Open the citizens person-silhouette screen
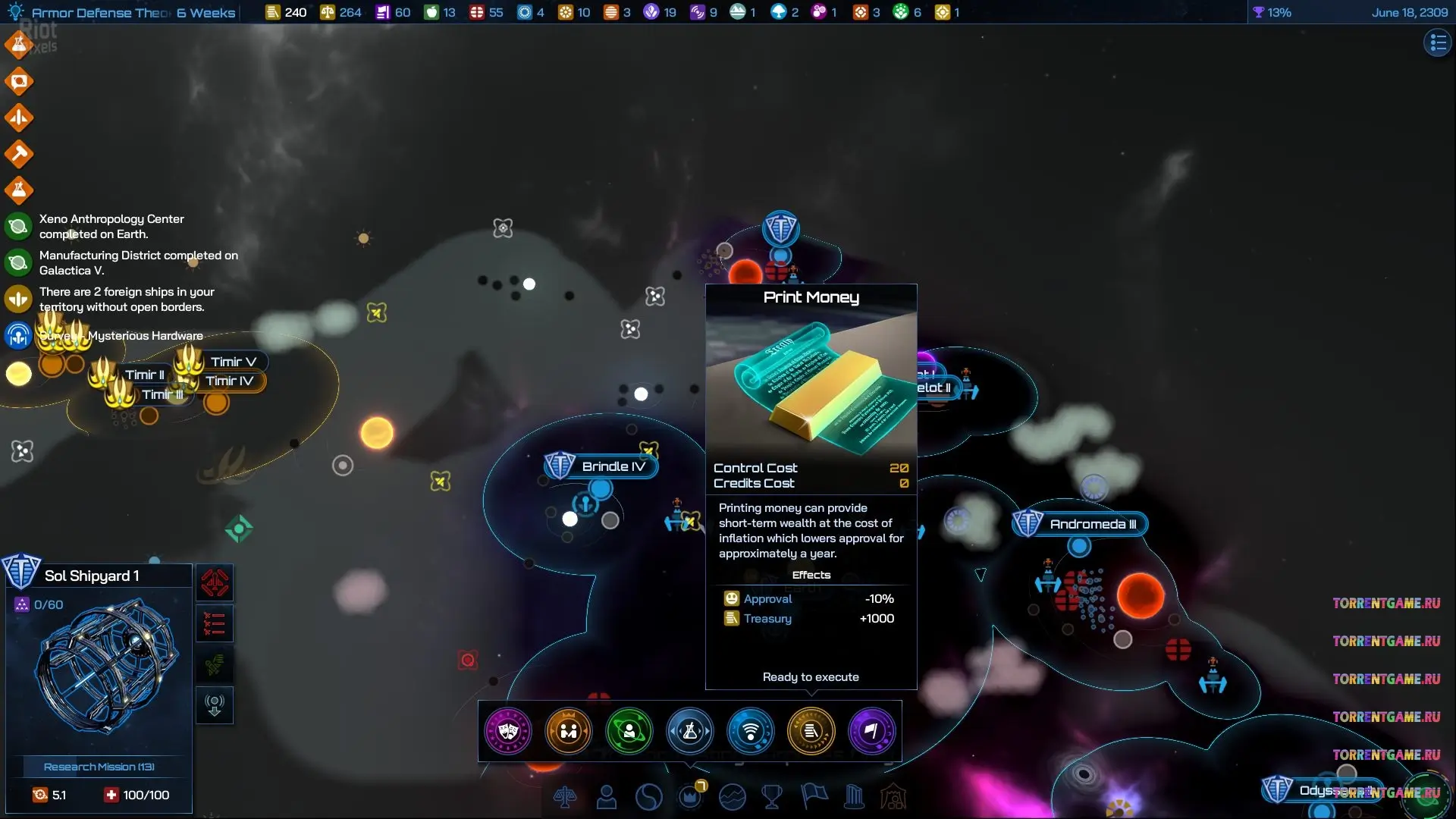The image size is (1456, 819). tap(607, 797)
